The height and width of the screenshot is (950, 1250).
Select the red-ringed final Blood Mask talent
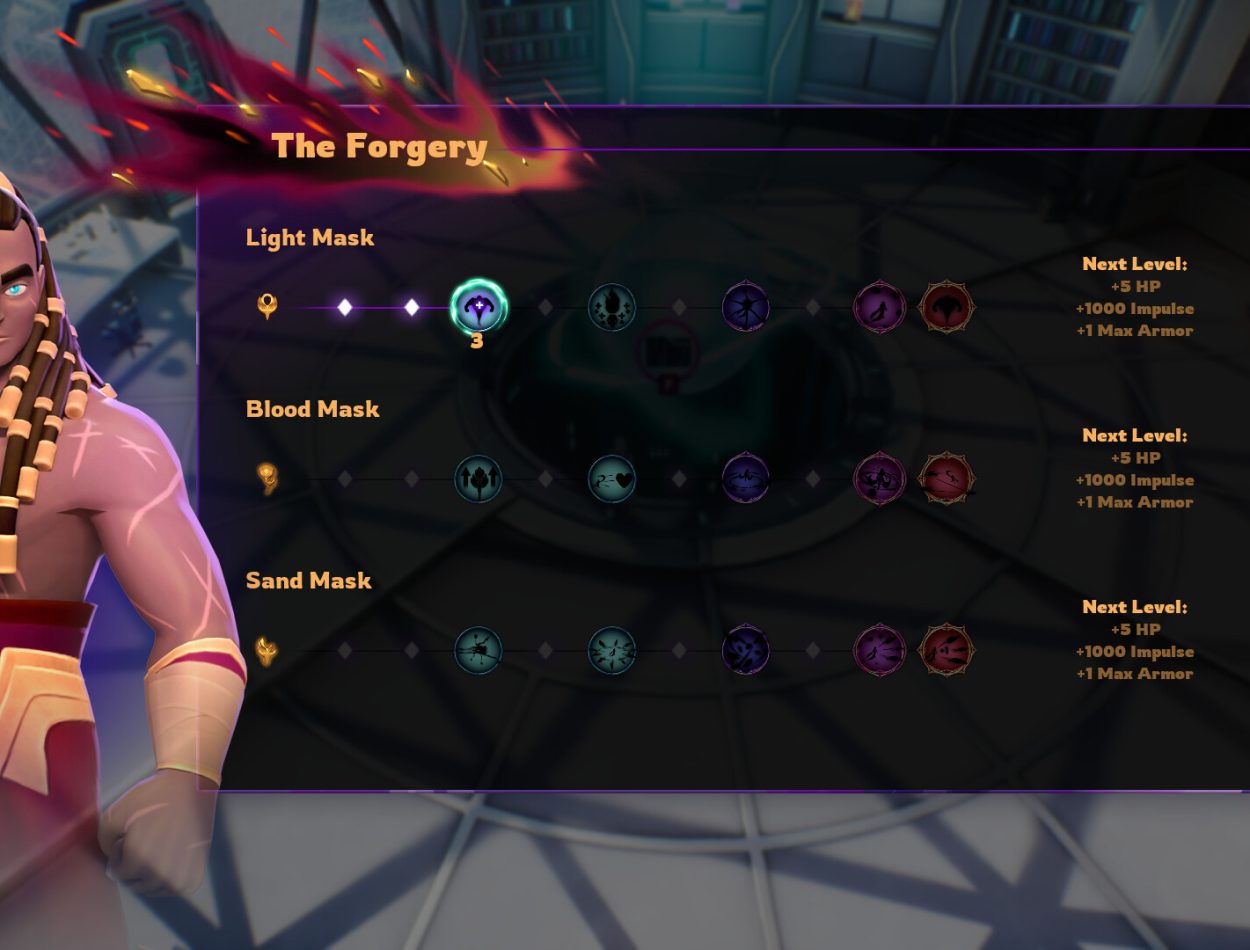(x=946, y=479)
